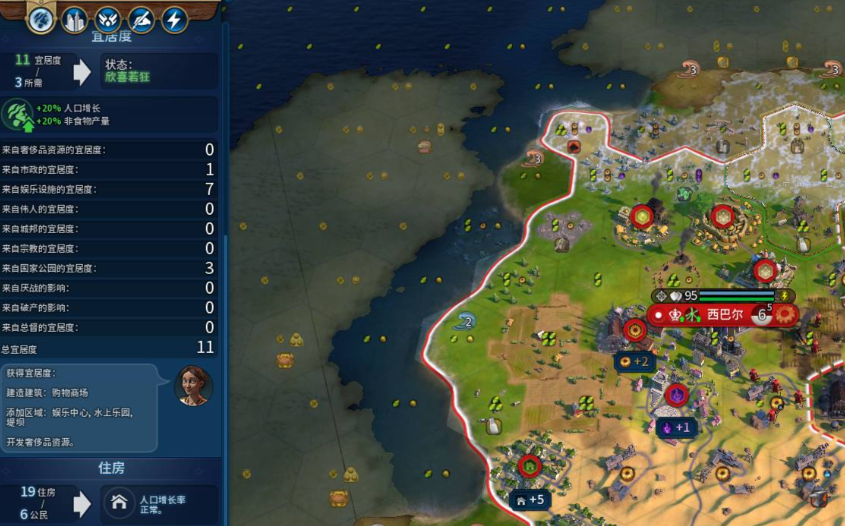Switch to the lightning bolt tab
845x526 pixels.
tap(175, 18)
